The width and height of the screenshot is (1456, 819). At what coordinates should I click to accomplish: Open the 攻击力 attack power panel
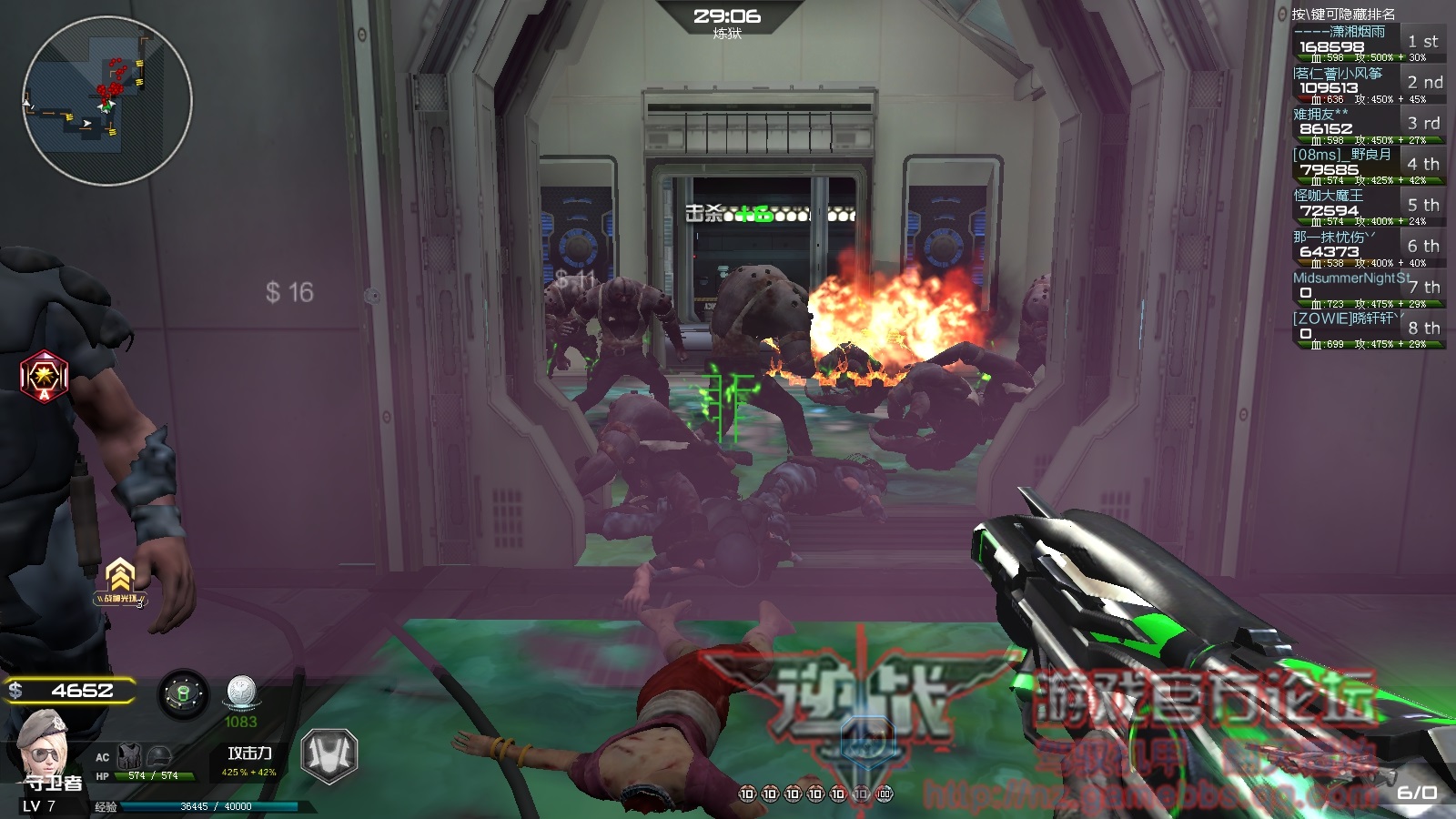click(249, 761)
